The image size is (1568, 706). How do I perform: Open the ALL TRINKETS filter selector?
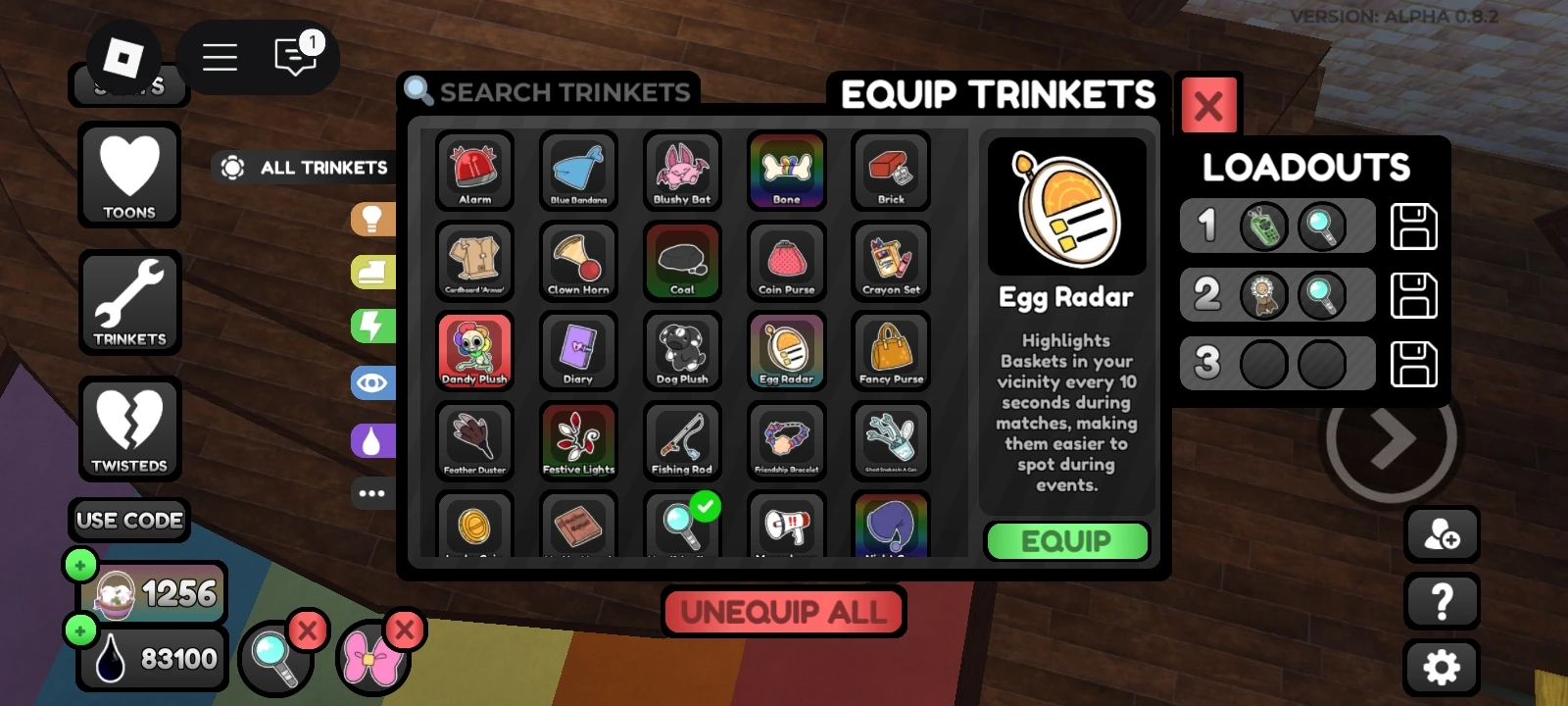pos(304,167)
